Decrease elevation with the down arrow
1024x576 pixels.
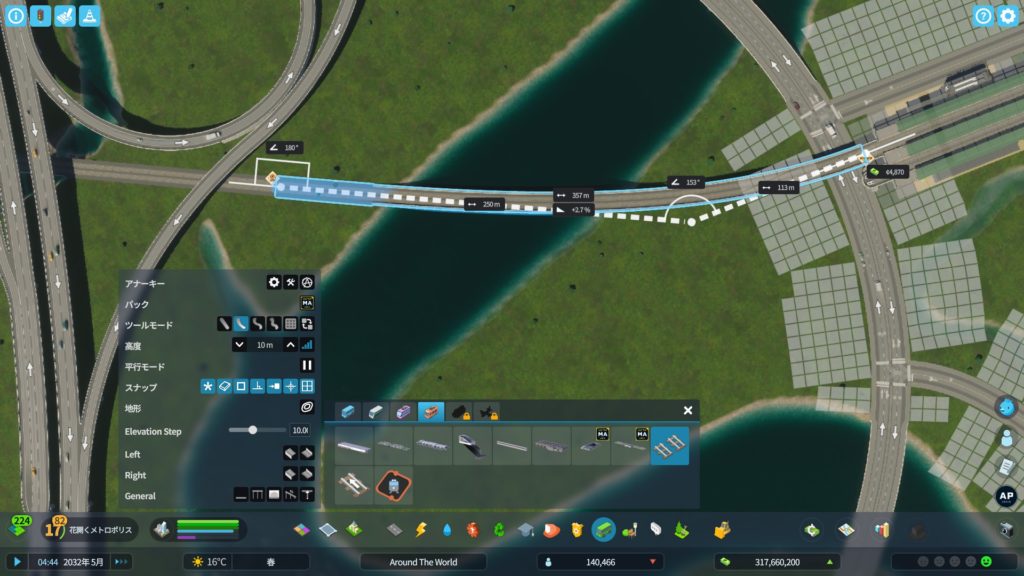(x=239, y=345)
